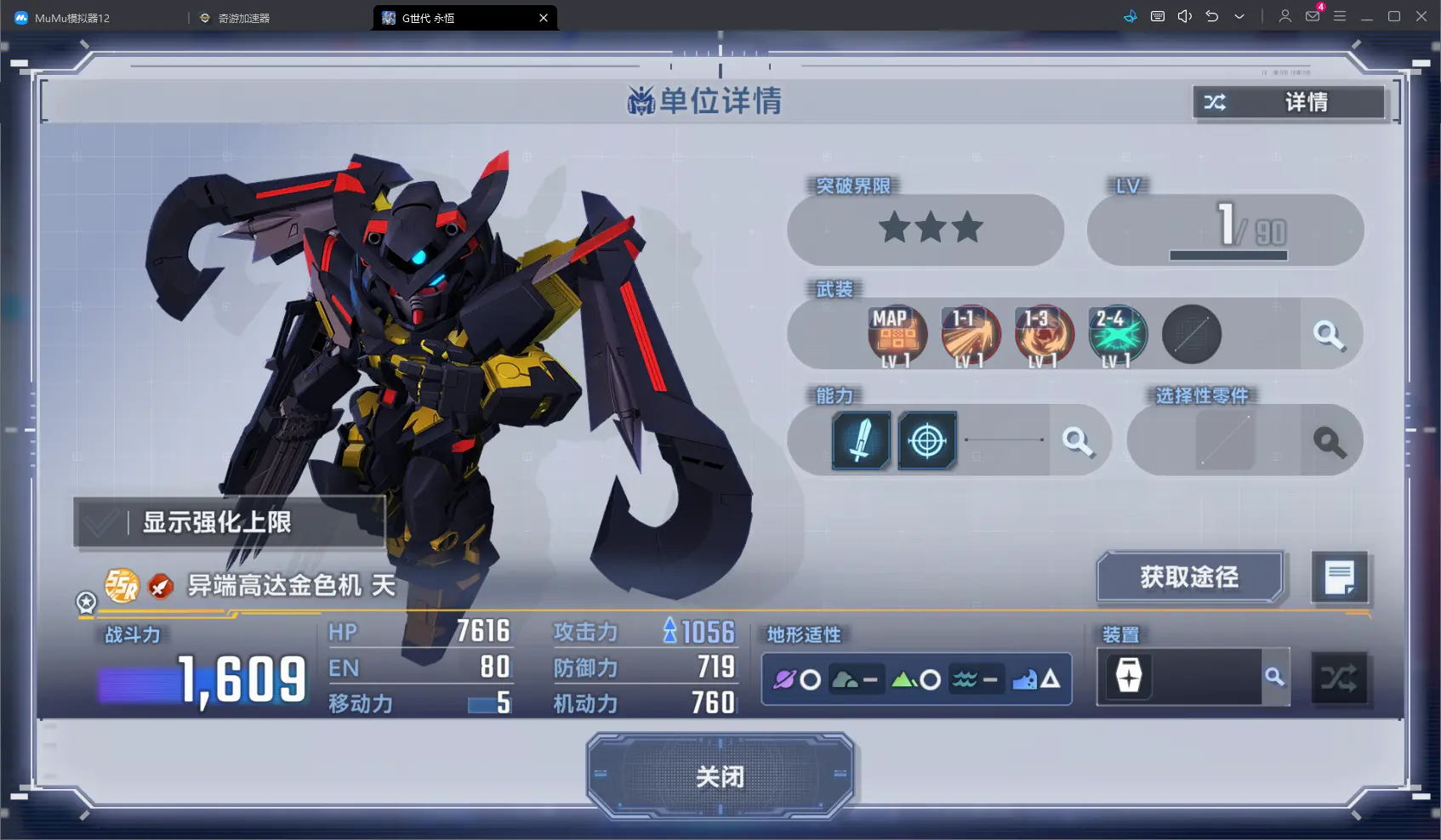Image resolution: width=1441 pixels, height=840 pixels.
Task: Open the 选择性零件 magnifier search
Action: tap(1329, 441)
